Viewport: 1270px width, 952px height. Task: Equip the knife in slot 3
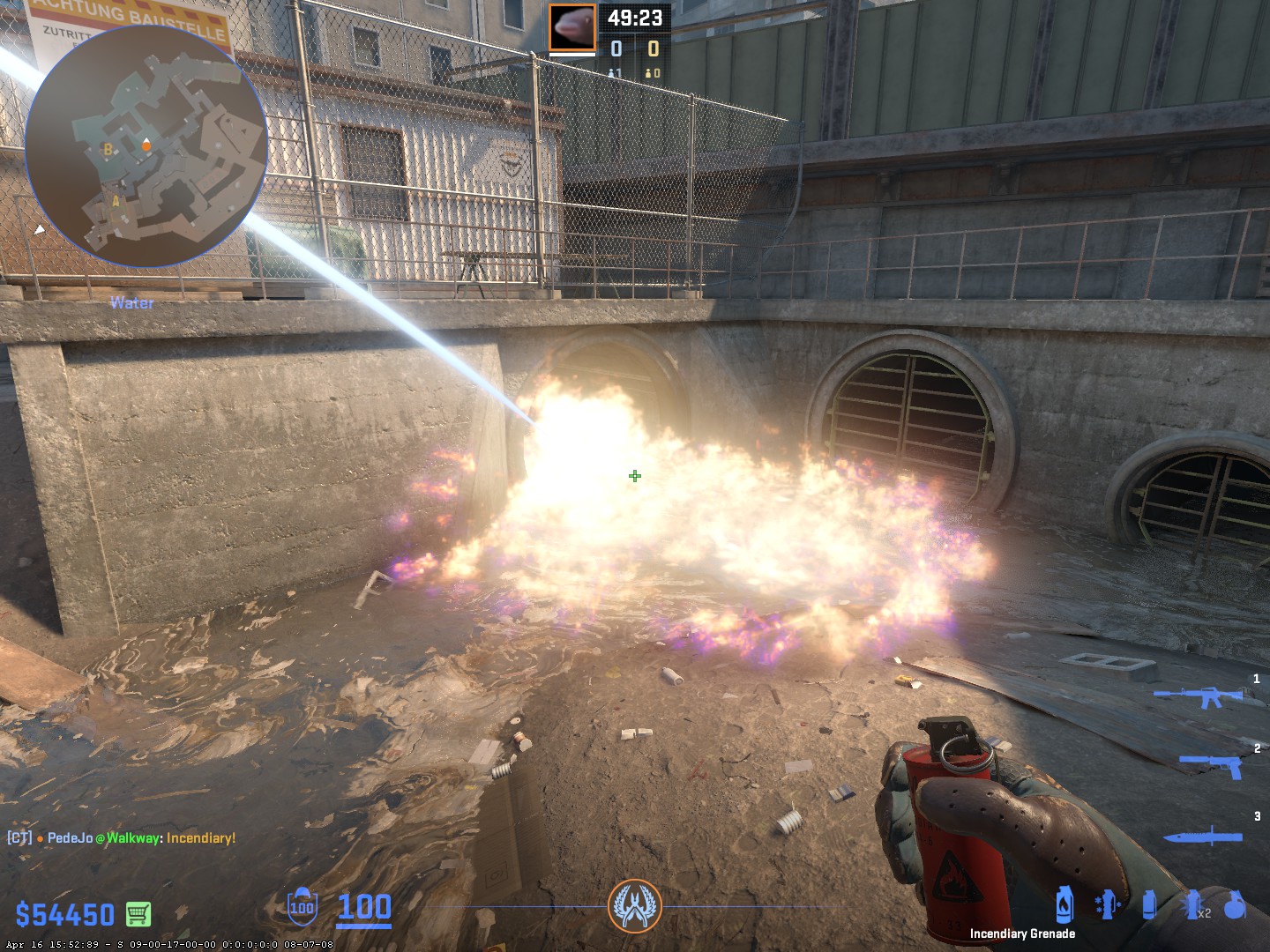pos(1202,835)
